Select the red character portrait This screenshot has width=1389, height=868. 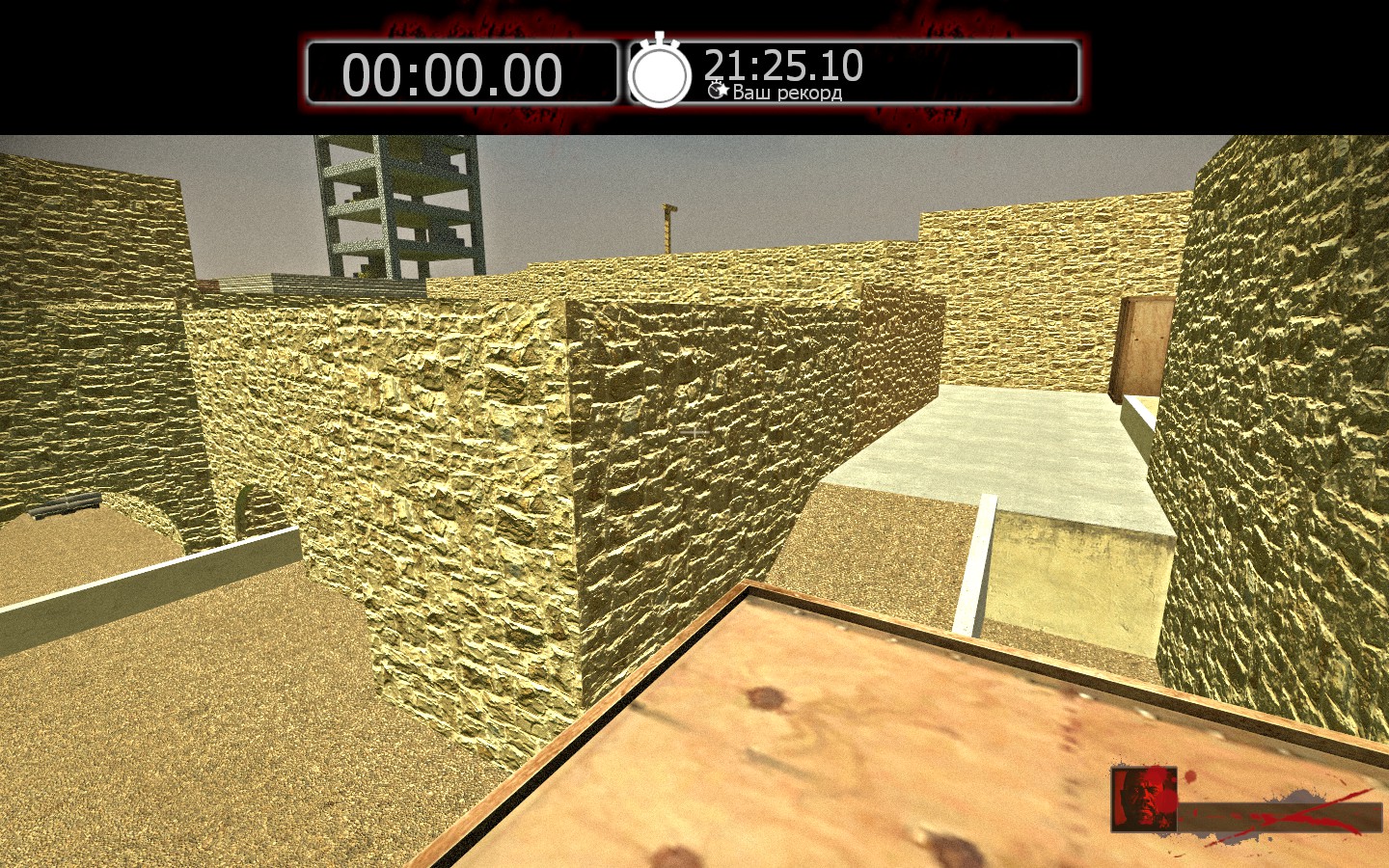[1144, 799]
